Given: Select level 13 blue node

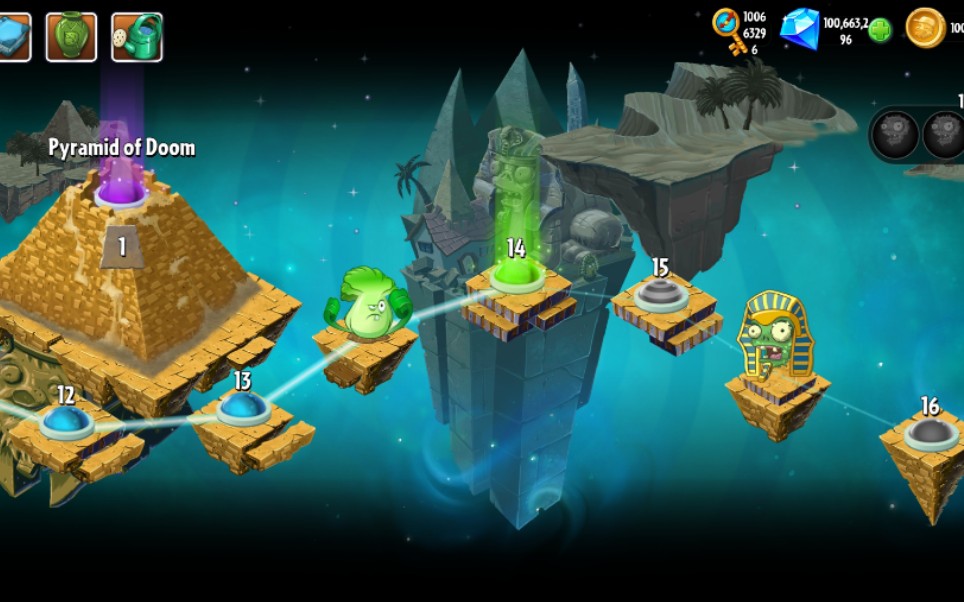Looking at the screenshot, I should point(242,407).
